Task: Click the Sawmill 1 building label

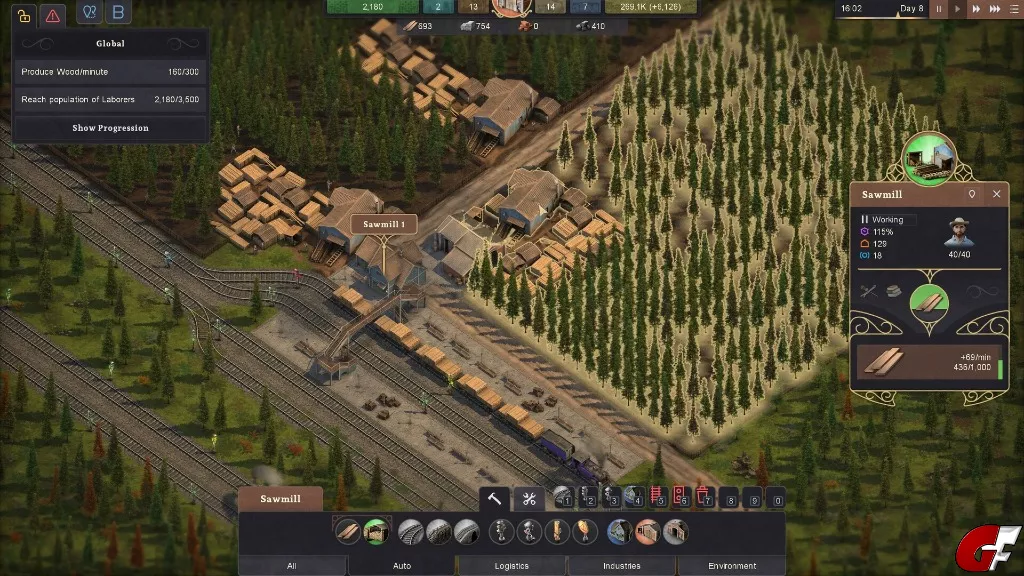Action: pyautogui.click(x=383, y=225)
